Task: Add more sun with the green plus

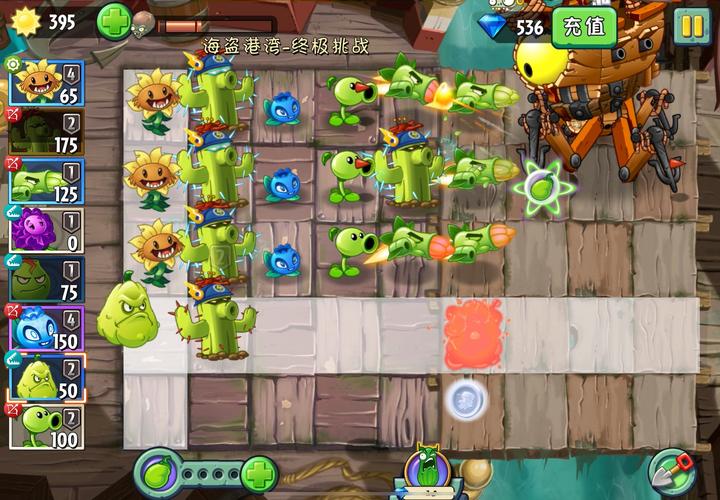Action: pyautogui.click(x=113, y=21)
